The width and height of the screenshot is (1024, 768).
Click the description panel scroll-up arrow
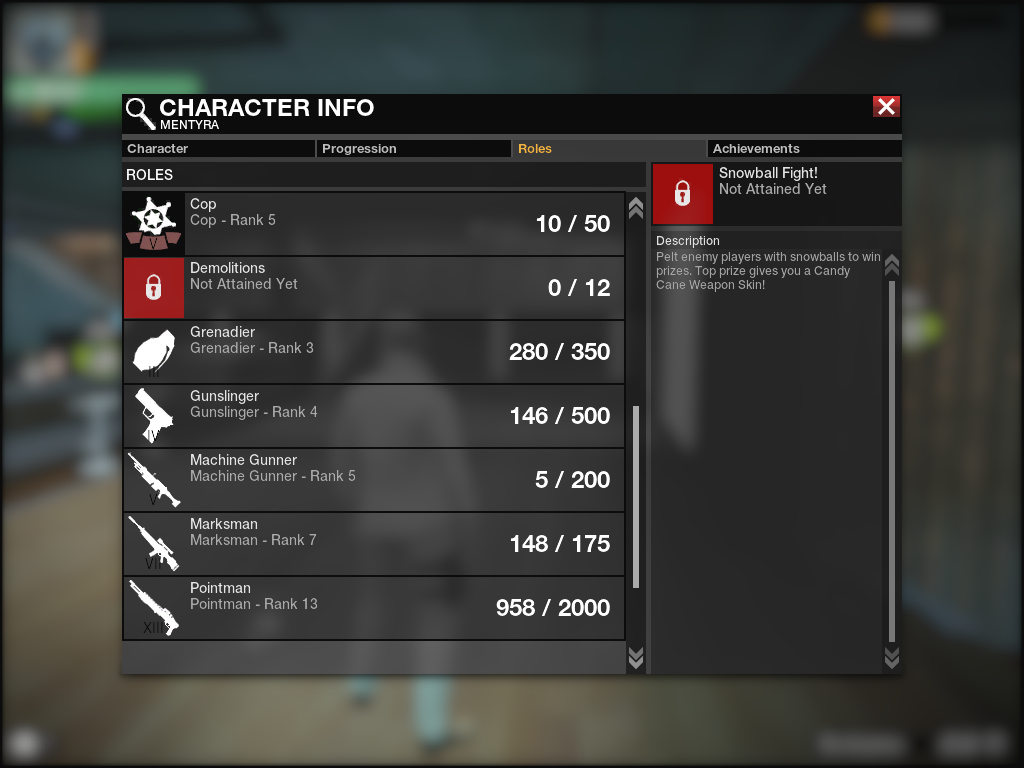pyautogui.click(x=892, y=265)
